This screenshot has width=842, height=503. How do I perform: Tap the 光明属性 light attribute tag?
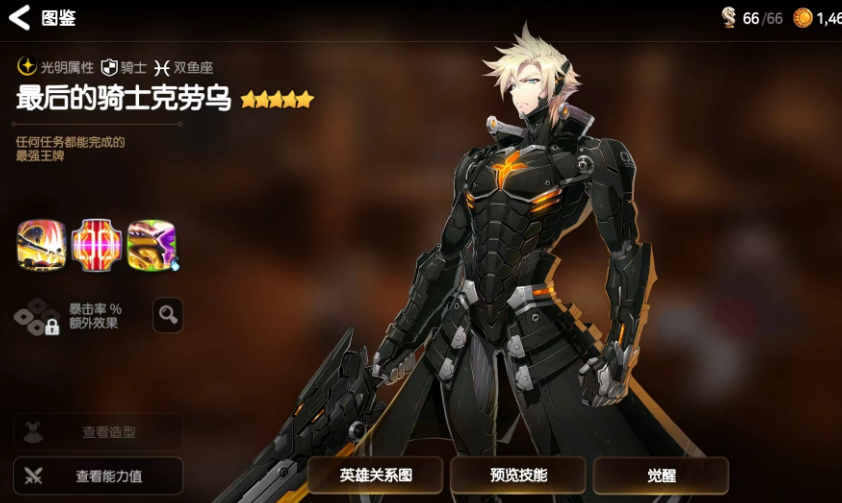pyautogui.click(x=56, y=67)
